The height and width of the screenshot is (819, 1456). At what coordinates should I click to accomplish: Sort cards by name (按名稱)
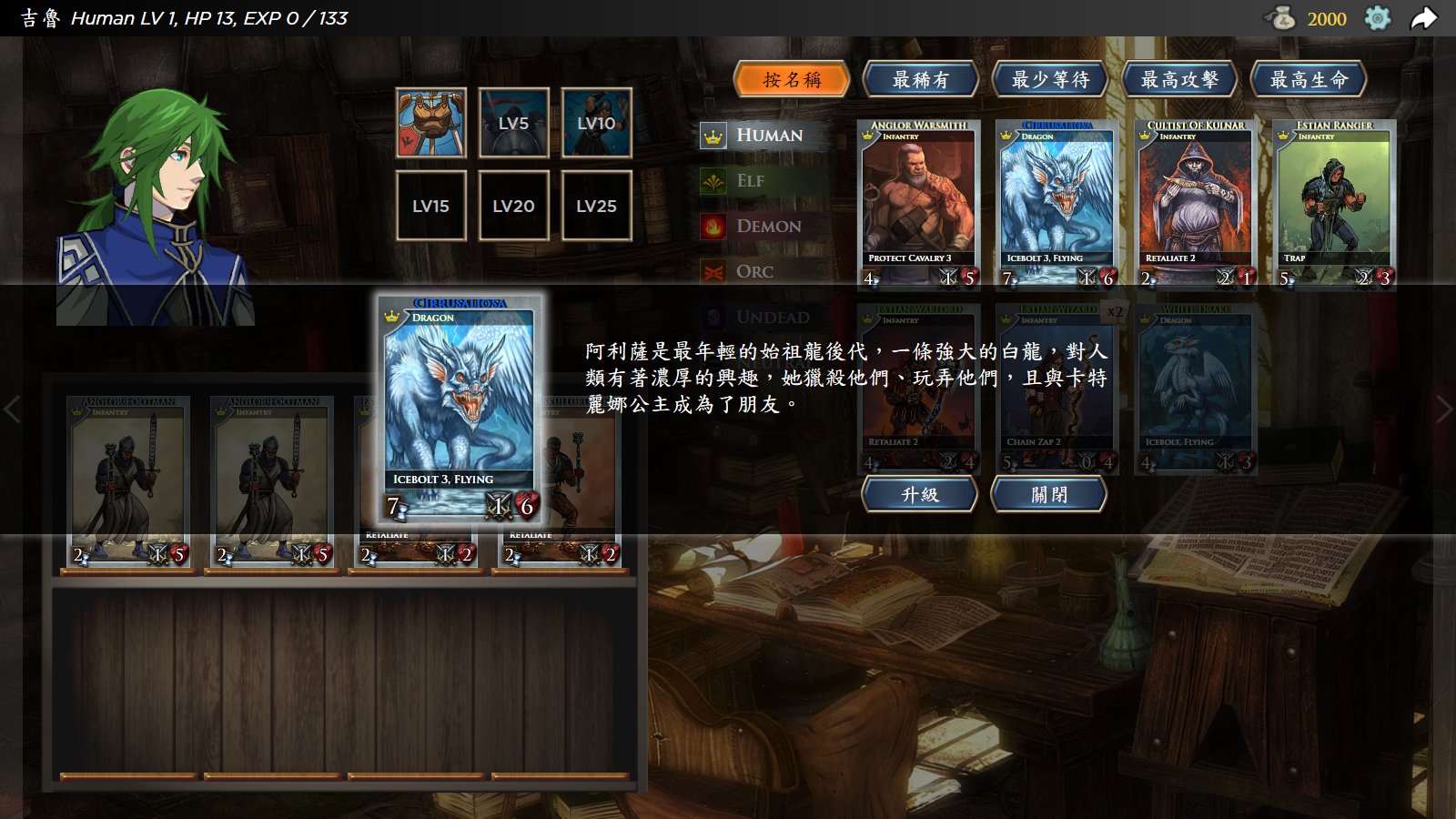tap(792, 80)
